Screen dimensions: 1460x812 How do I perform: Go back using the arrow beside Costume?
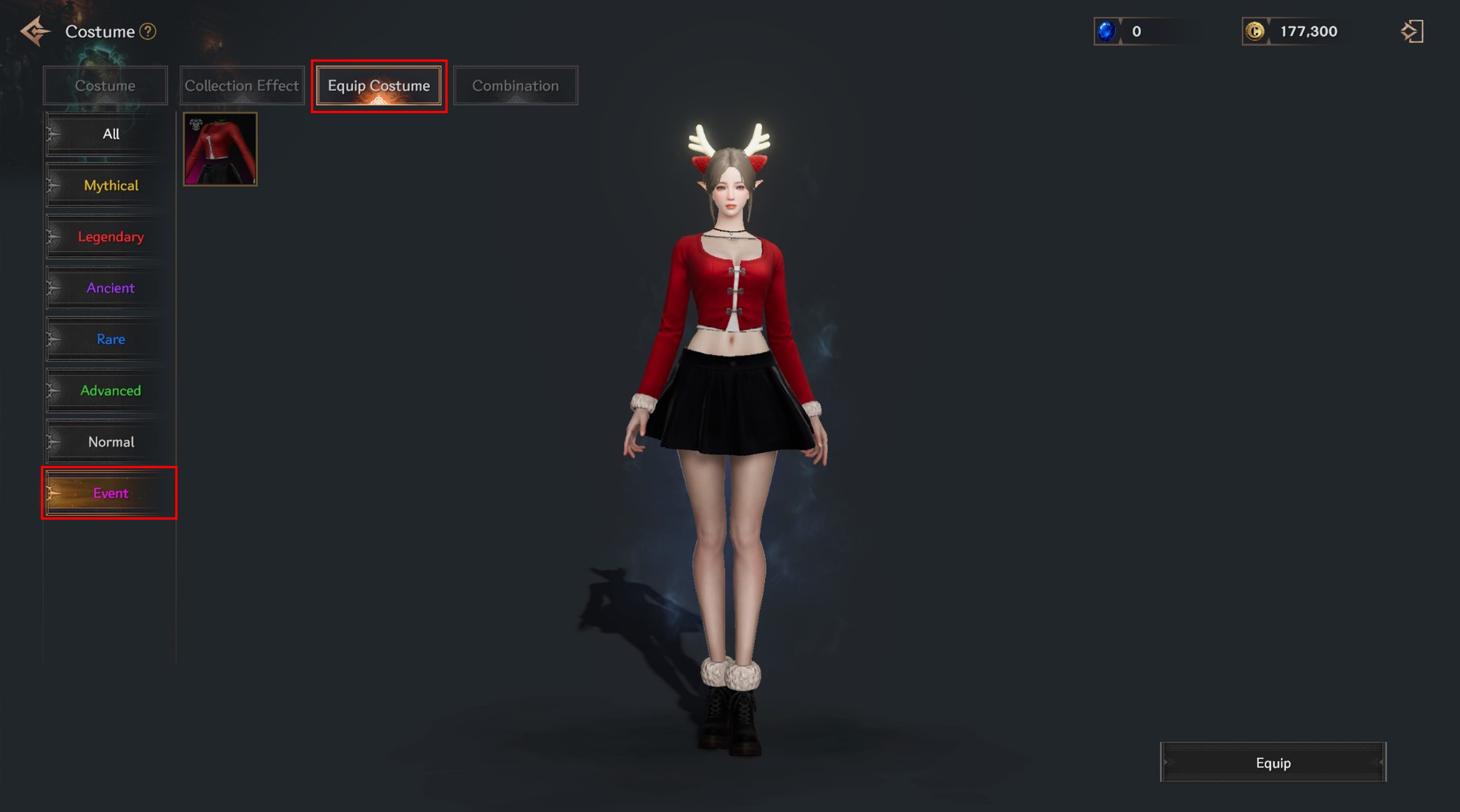tap(35, 31)
